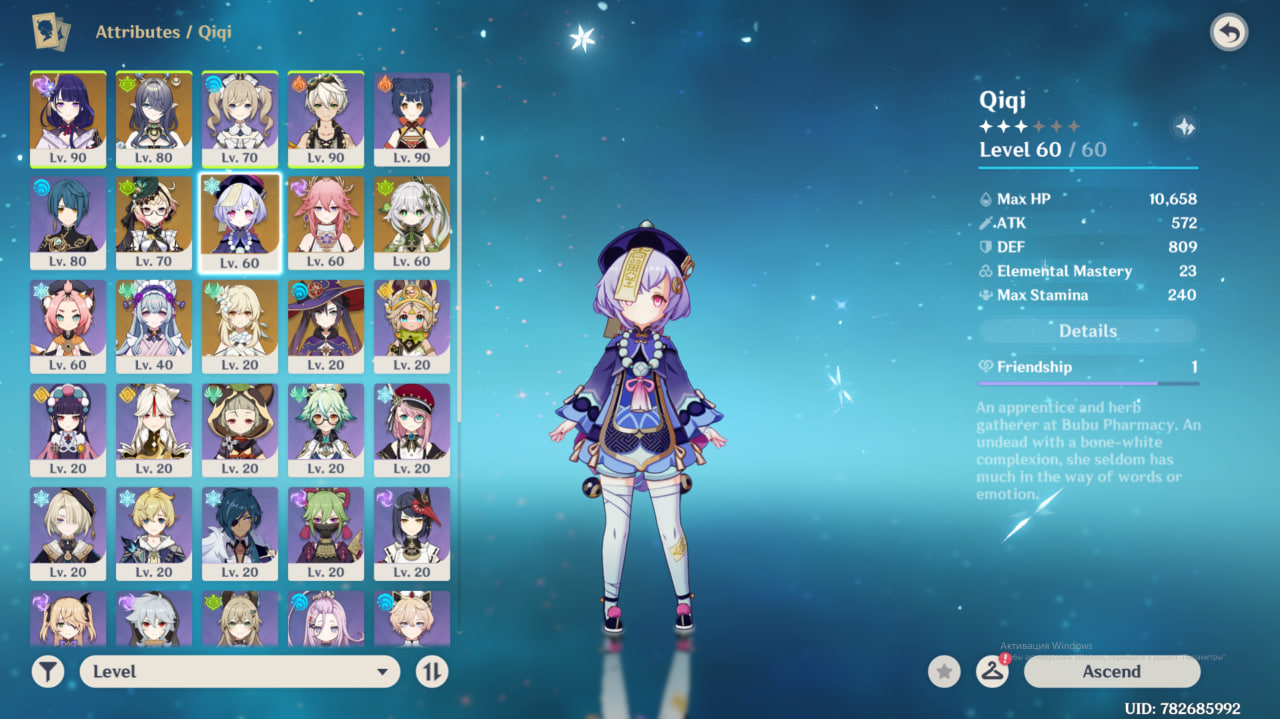Open the Level sort dropdown

point(240,671)
